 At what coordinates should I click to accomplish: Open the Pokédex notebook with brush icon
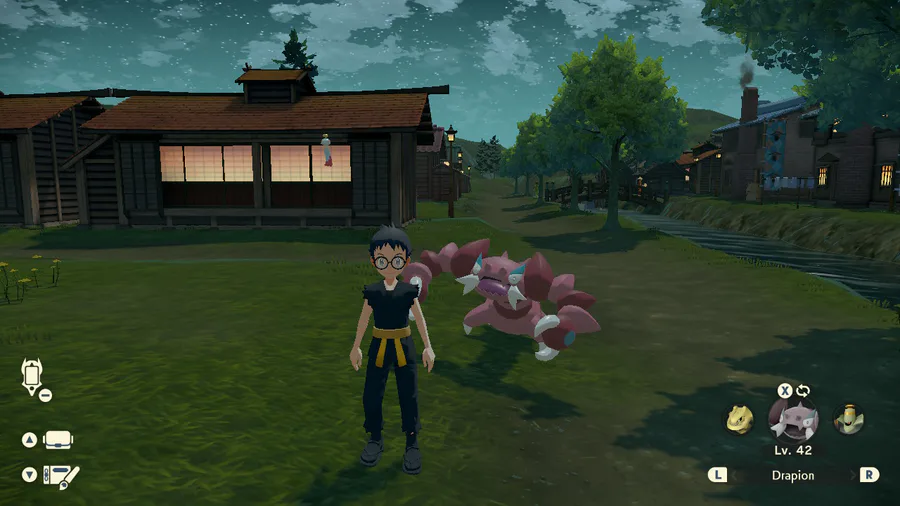click(x=61, y=475)
